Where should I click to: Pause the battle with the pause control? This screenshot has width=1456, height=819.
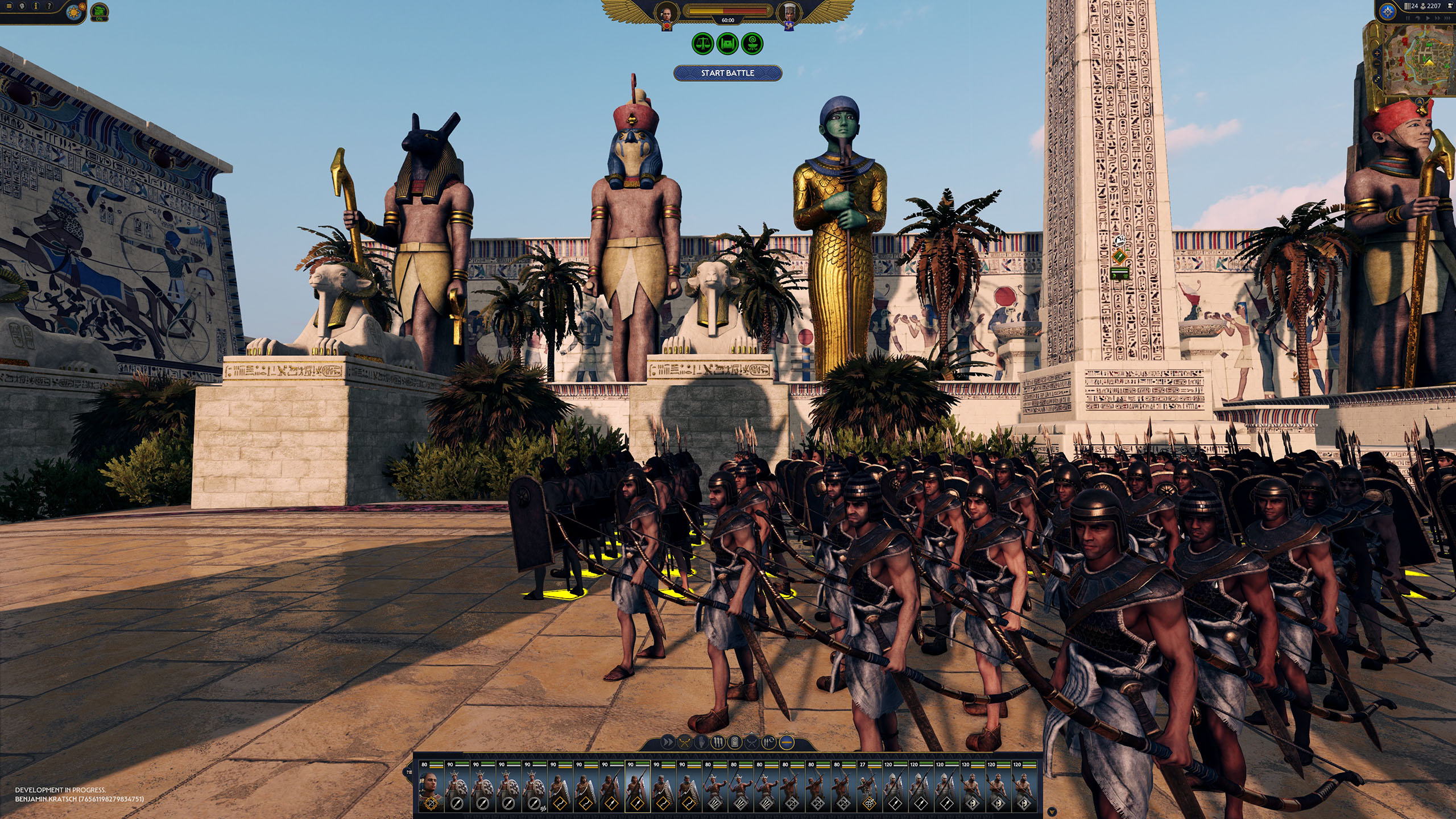tap(1408, 18)
